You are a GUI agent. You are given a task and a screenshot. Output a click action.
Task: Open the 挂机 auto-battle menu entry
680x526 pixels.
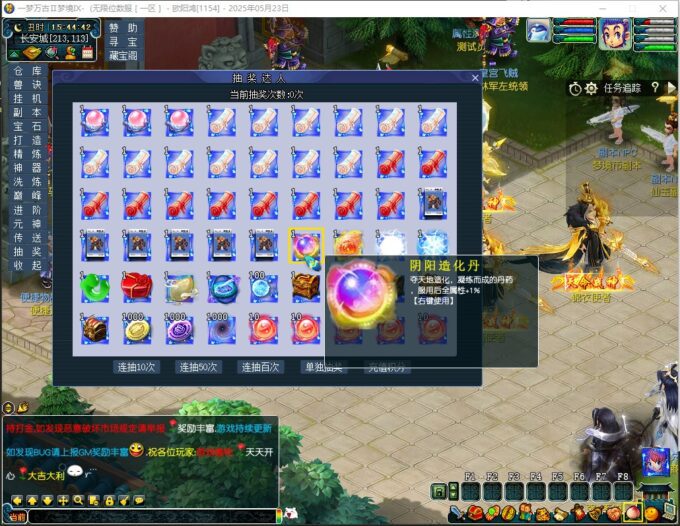tap(27, 99)
